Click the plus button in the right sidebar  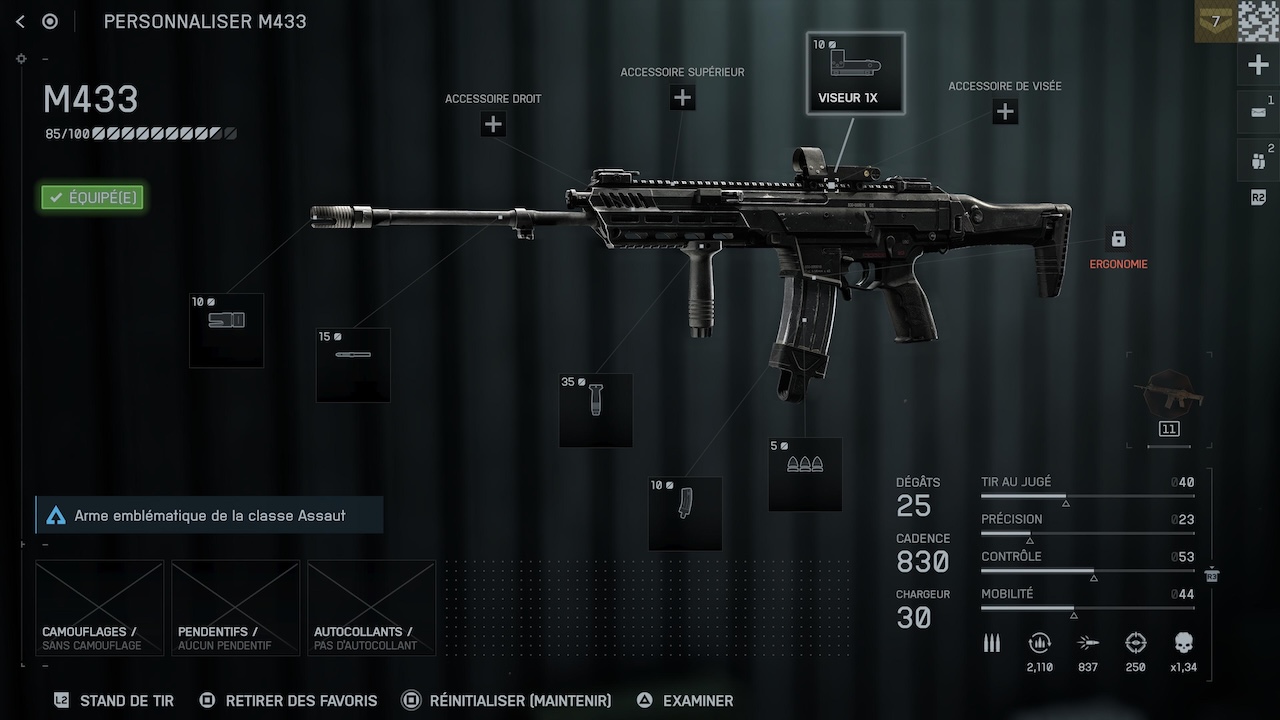(1258, 66)
